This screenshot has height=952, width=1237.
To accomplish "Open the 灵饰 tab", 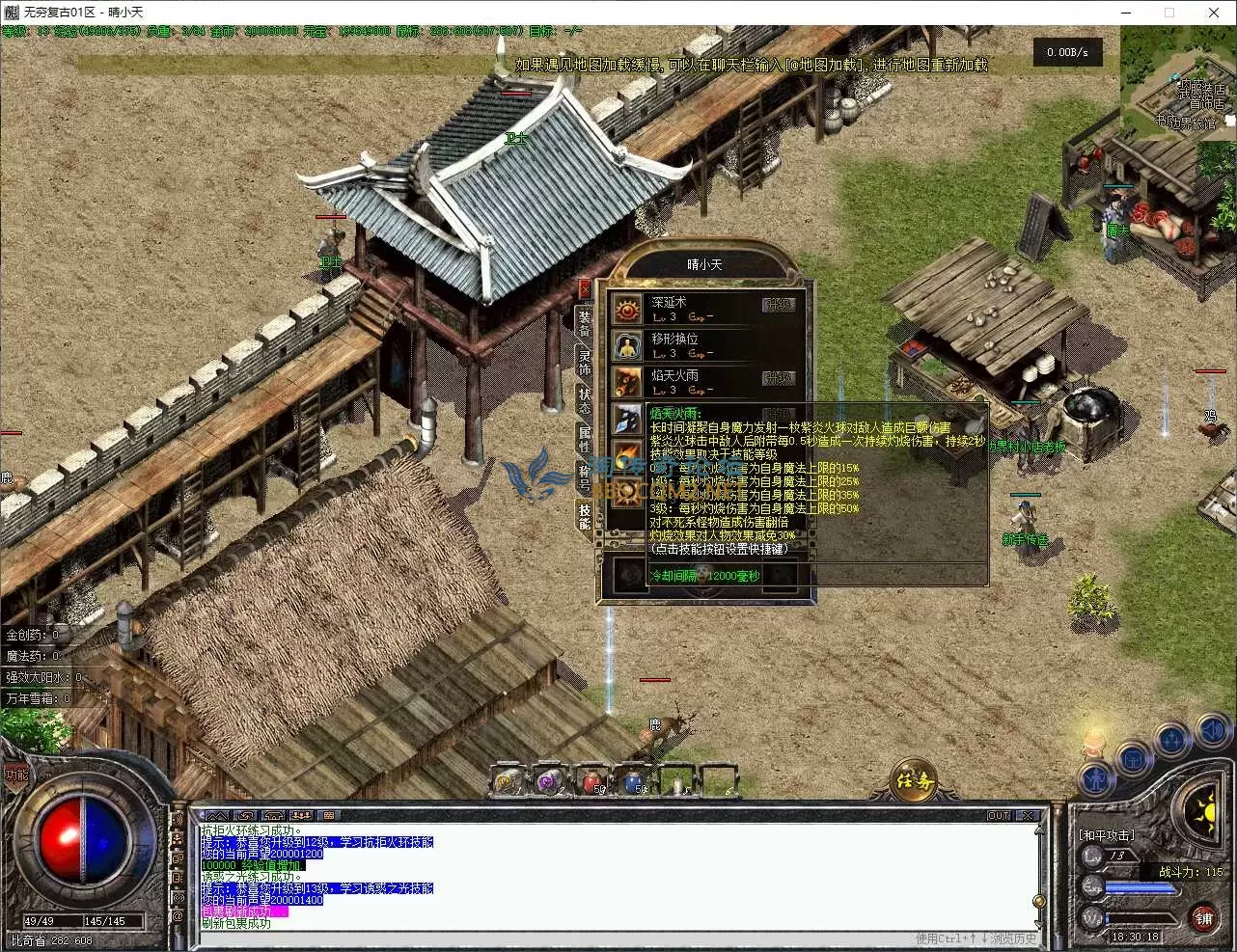I will (584, 364).
